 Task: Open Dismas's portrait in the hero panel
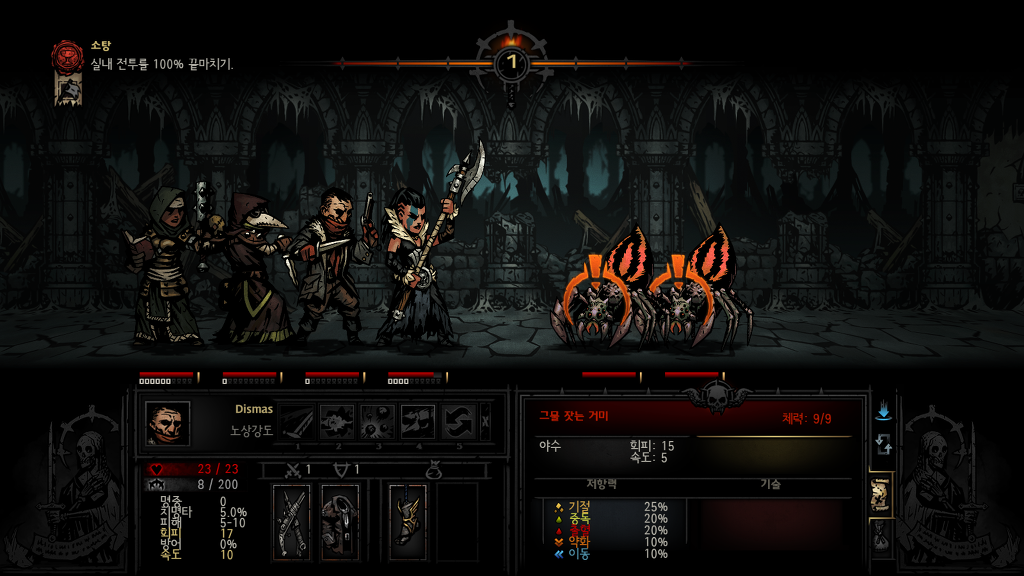167,423
